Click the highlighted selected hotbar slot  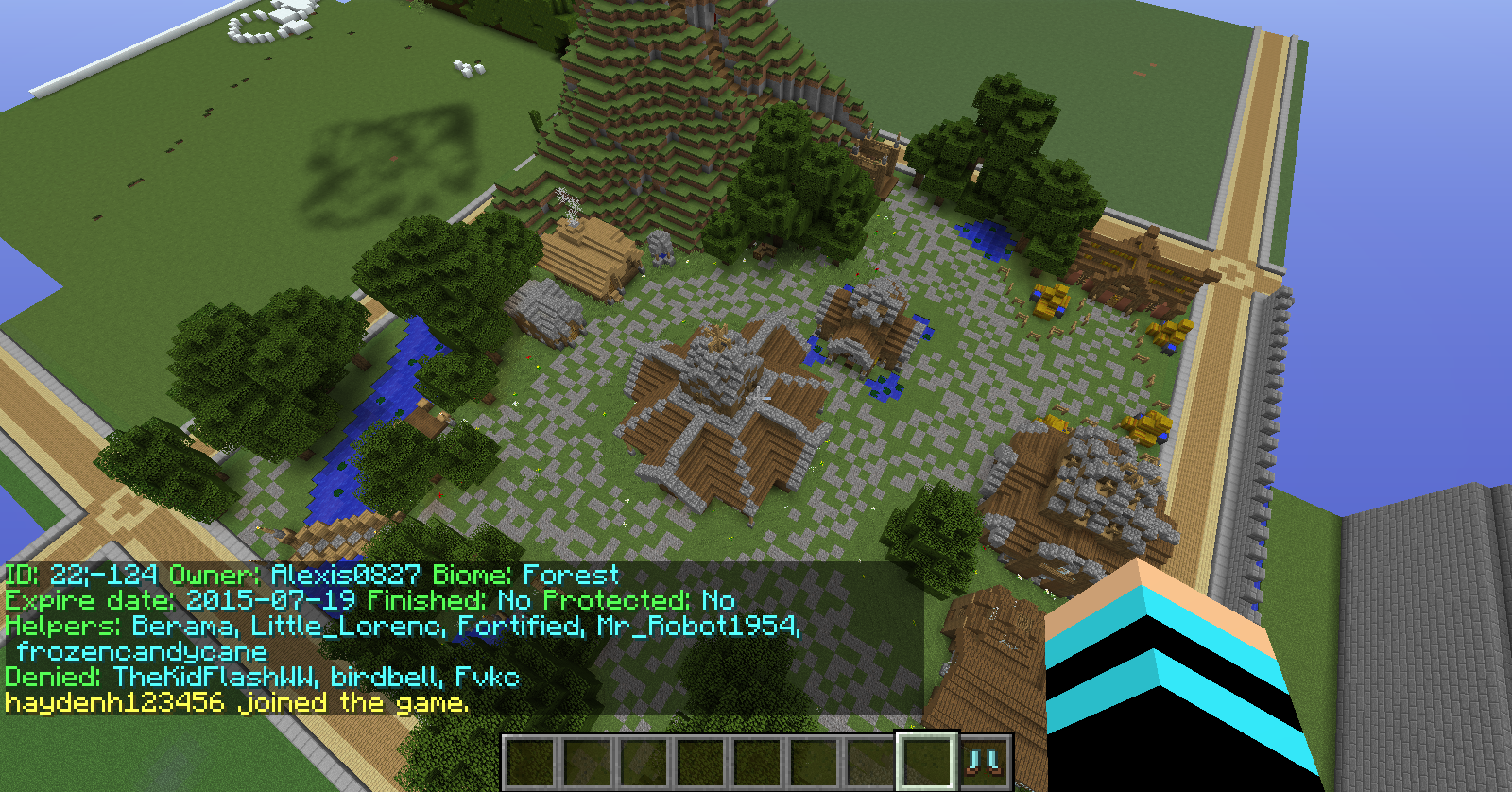click(x=926, y=761)
